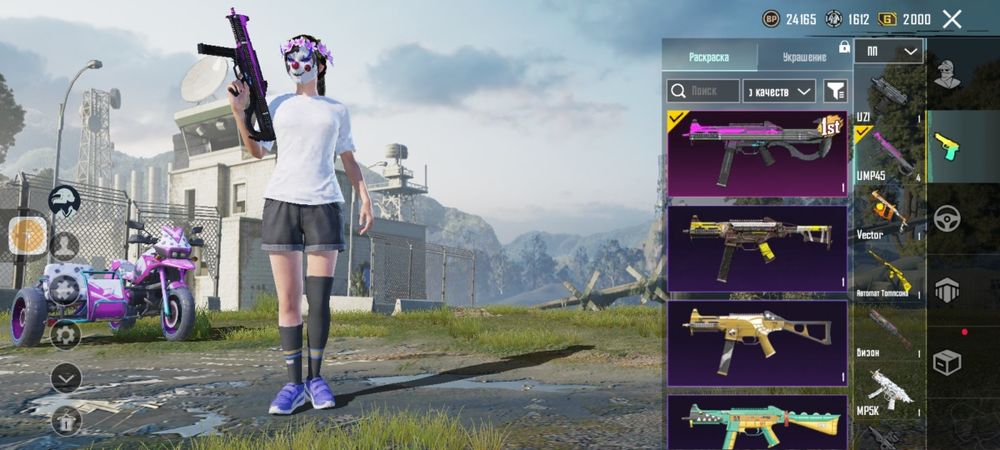Viewport: 1000px width, 450px height.
Task: Open the box crate category
Action: (947, 362)
